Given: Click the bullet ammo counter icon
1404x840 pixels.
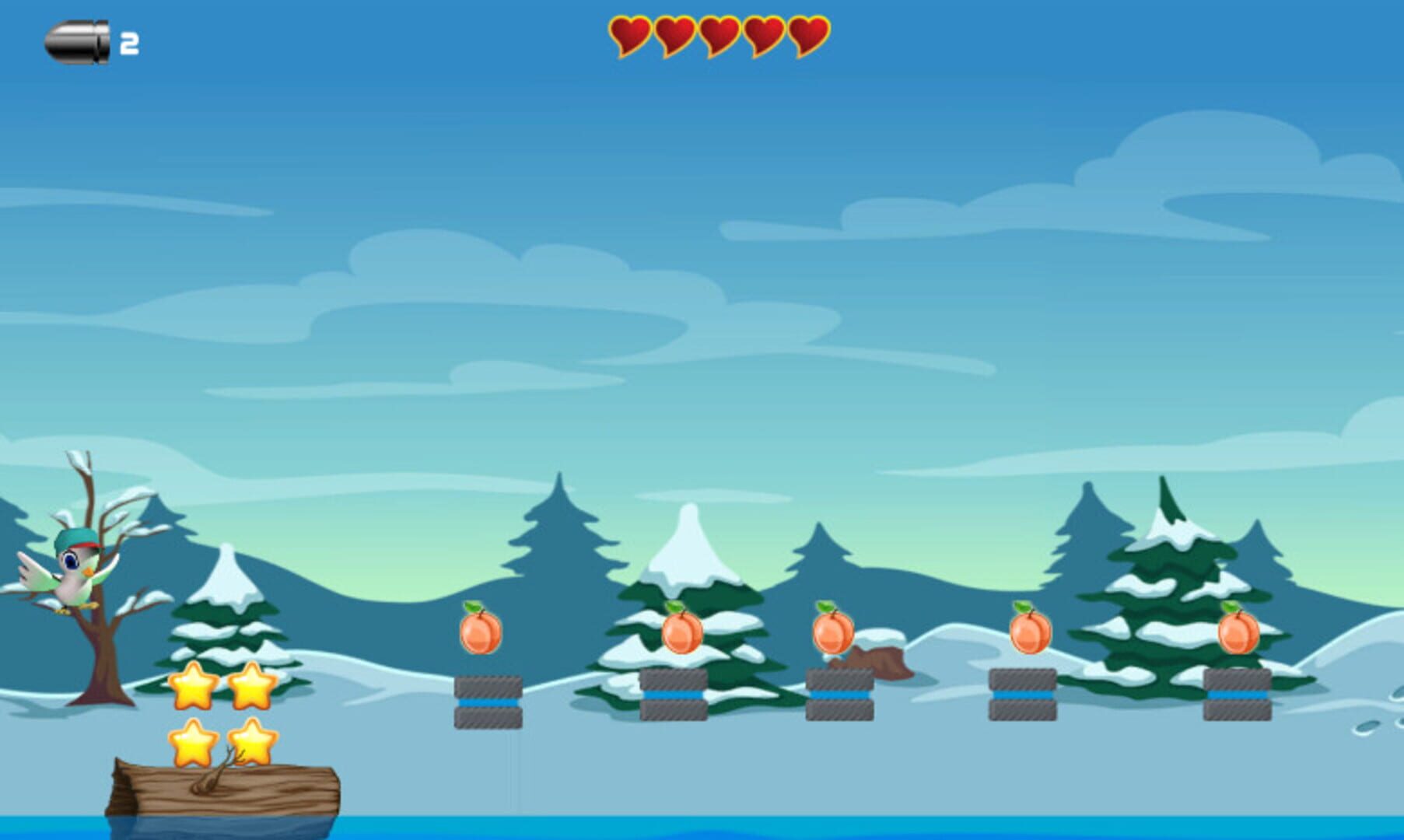Looking at the screenshot, I should [78, 43].
